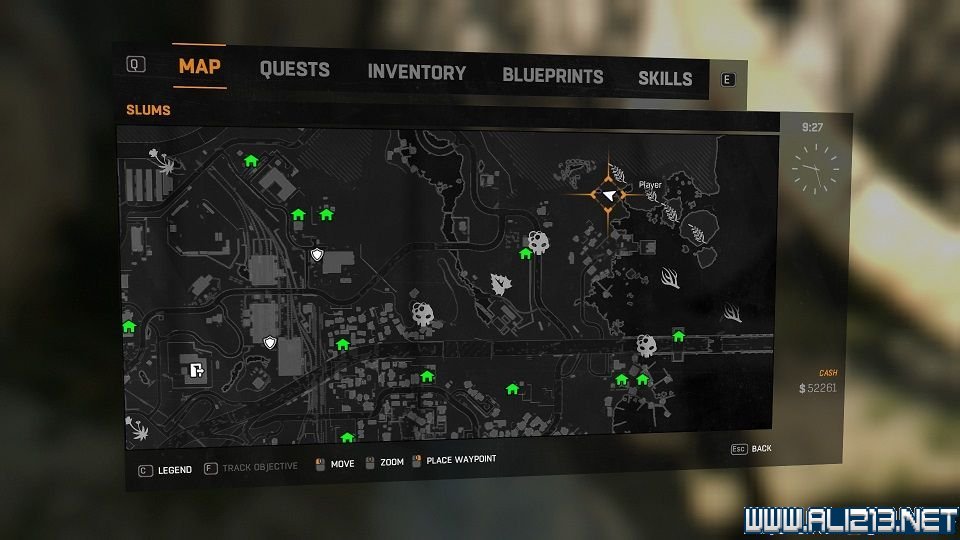Open the Inventory tab
Image resolution: width=960 pixels, height=540 pixels.
coord(416,72)
